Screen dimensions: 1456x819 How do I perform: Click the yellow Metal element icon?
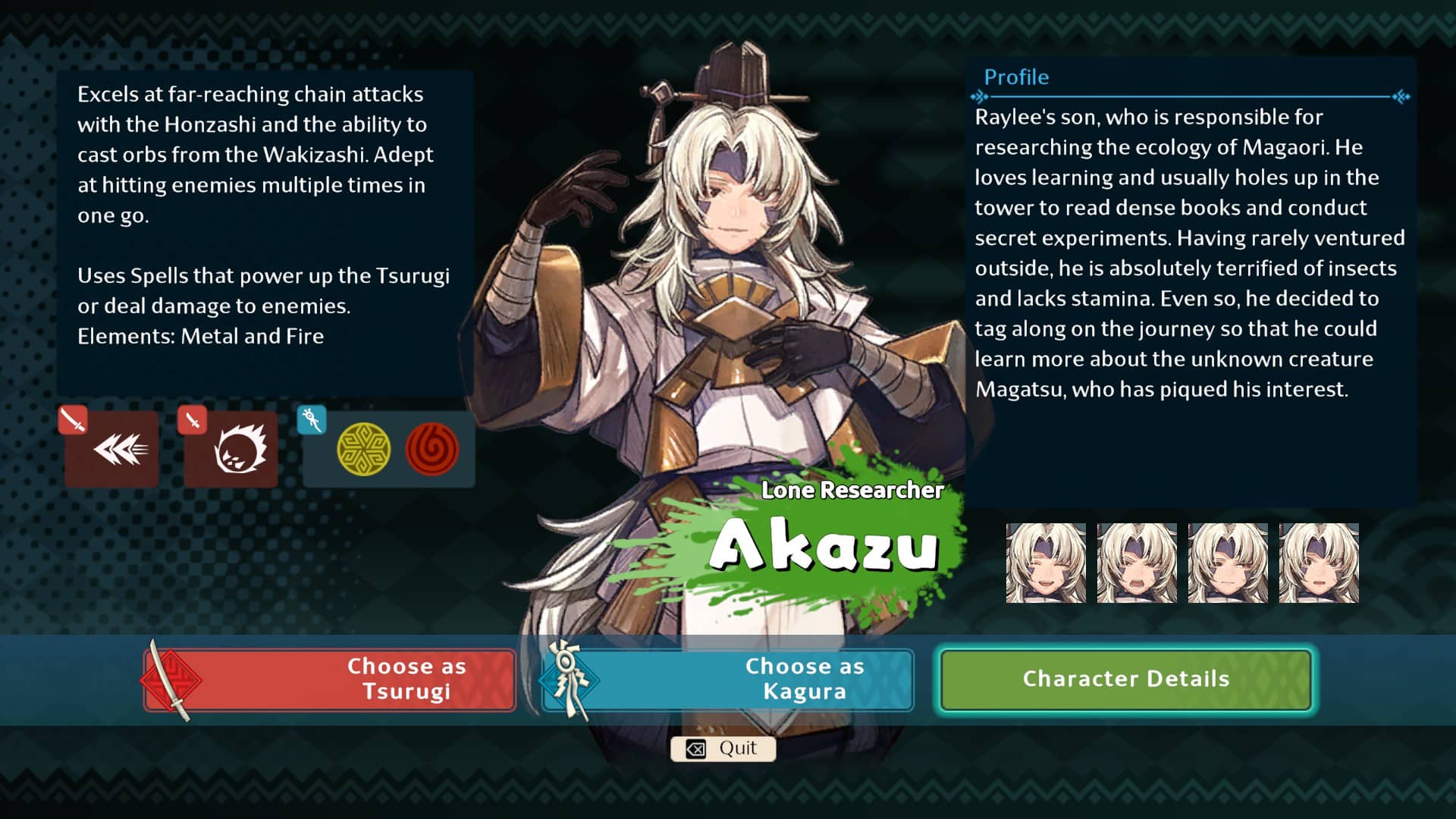(363, 449)
